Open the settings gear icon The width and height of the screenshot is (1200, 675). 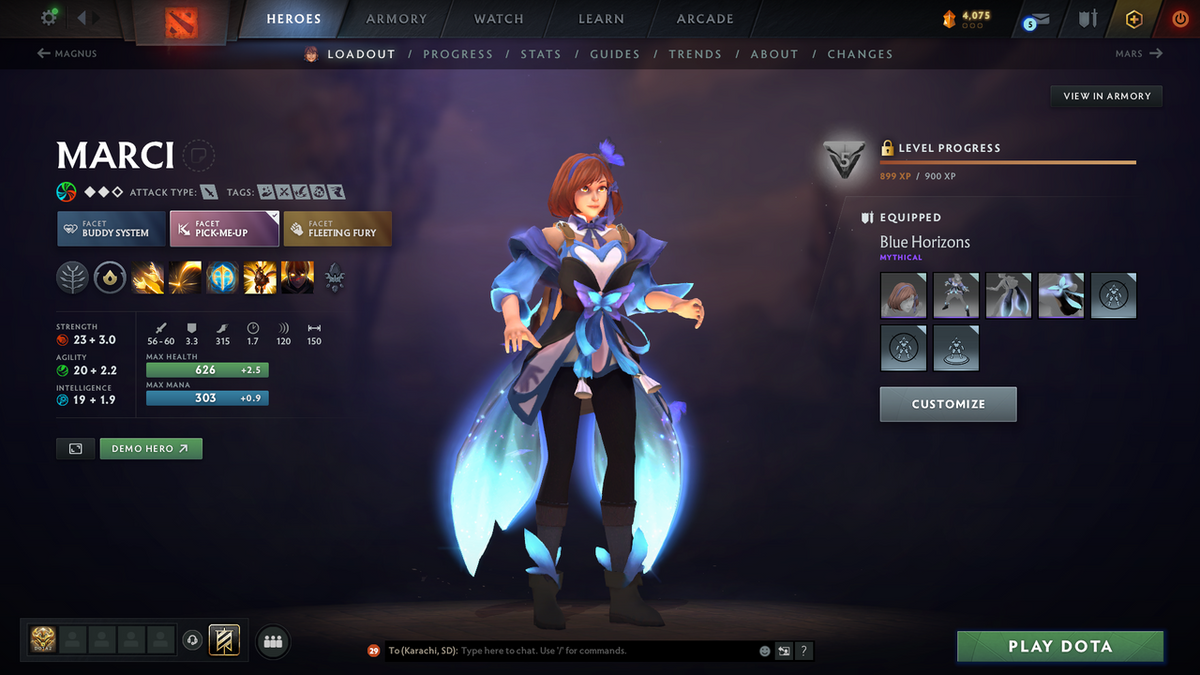coord(49,18)
